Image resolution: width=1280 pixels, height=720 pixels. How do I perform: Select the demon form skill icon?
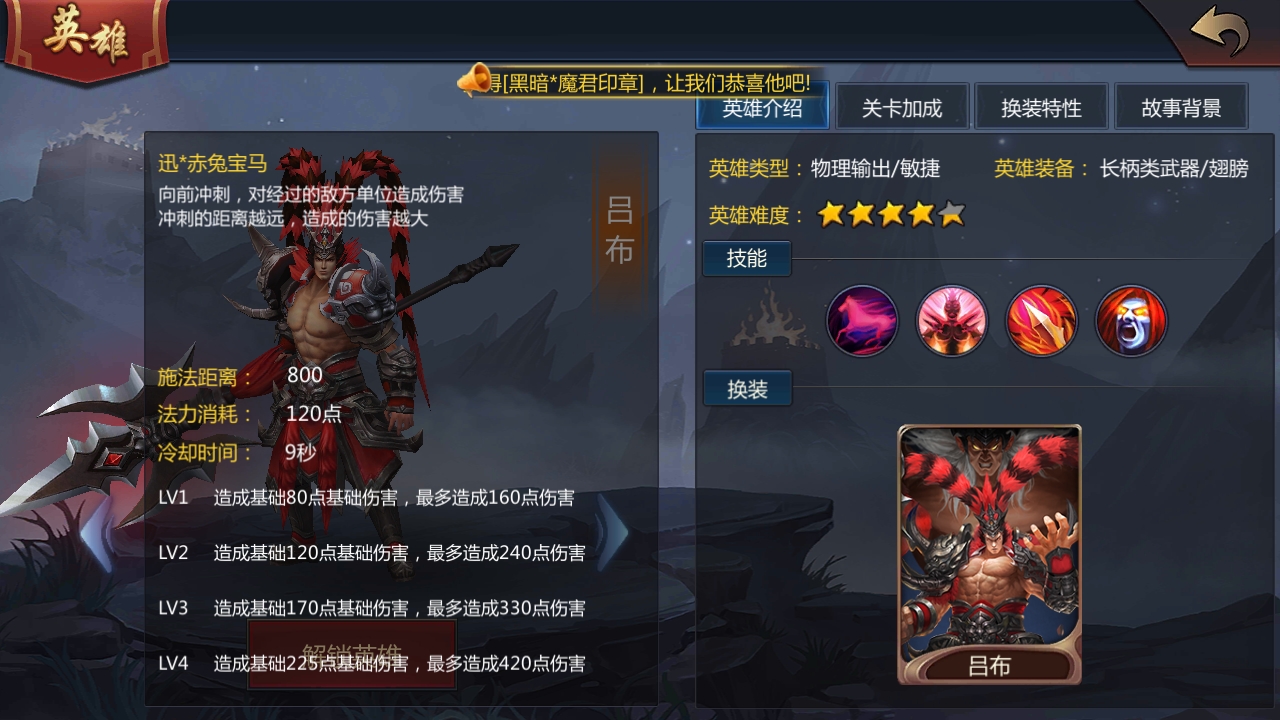tap(951, 320)
